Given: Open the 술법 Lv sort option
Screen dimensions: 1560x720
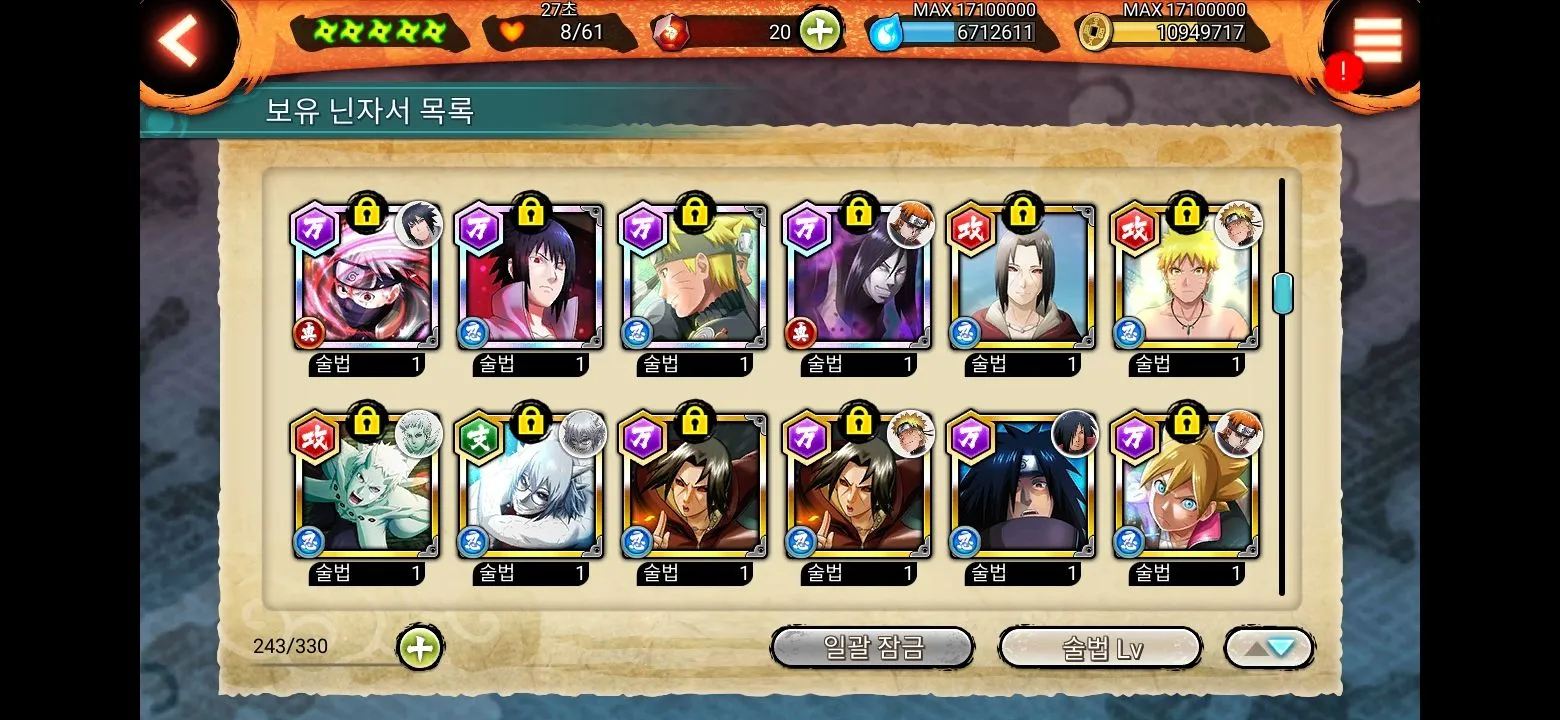Looking at the screenshot, I should click(1100, 648).
